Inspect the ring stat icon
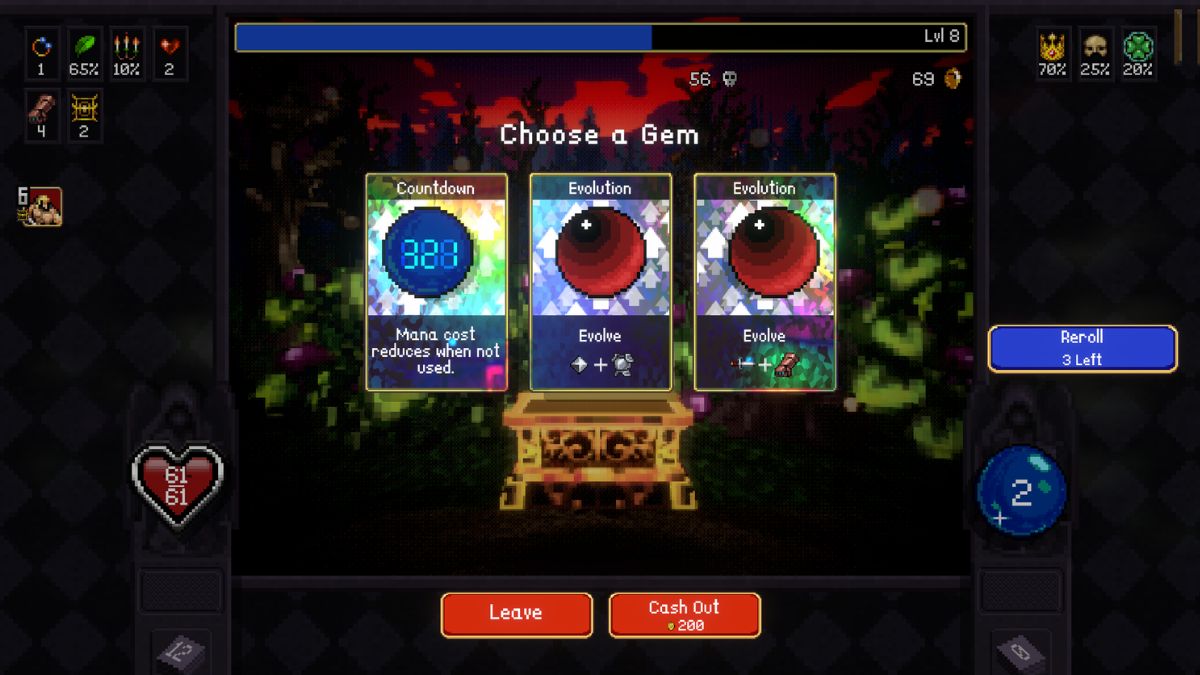1200x675 pixels. coord(42,48)
